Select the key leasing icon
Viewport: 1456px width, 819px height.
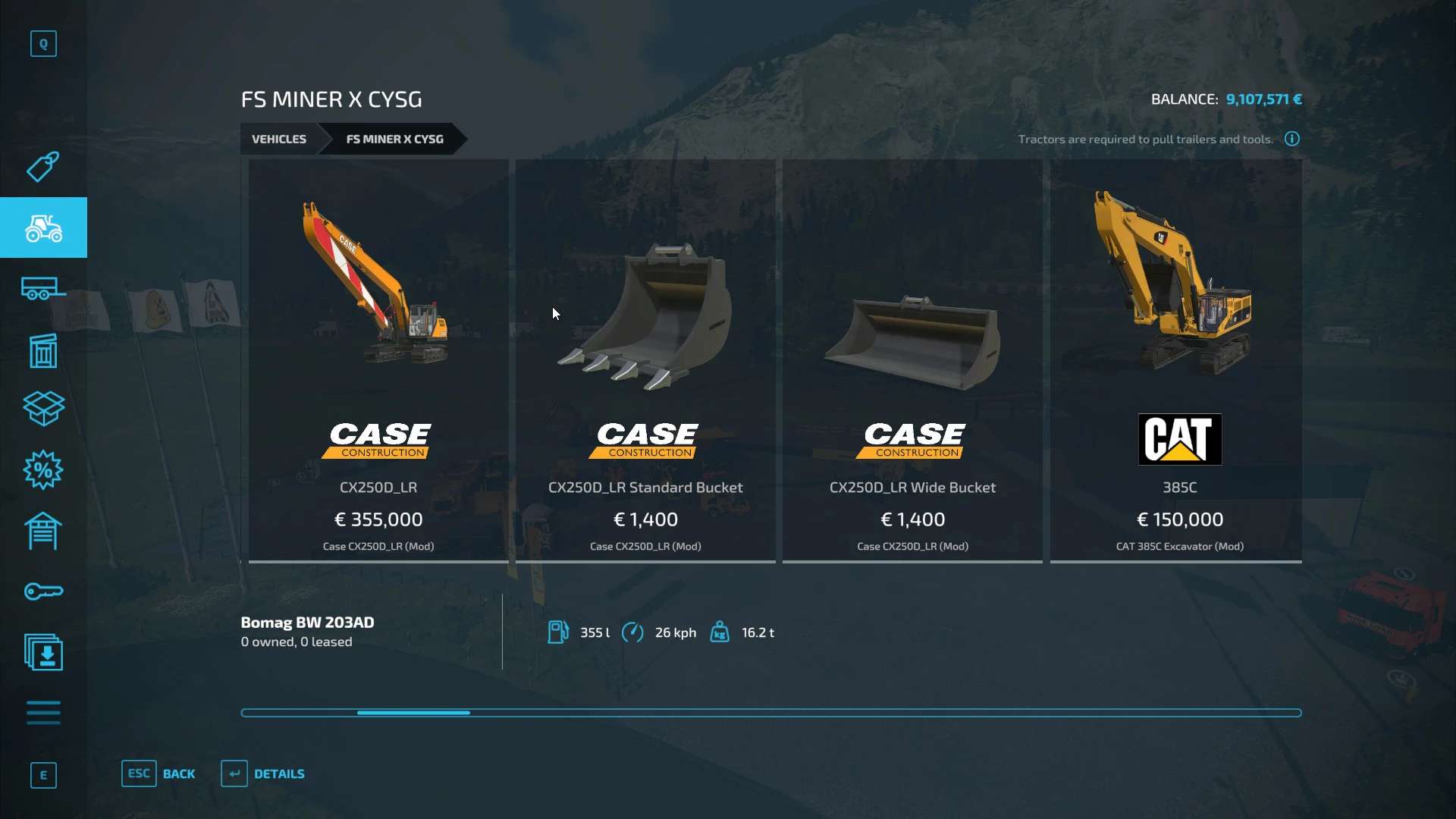coord(43,591)
